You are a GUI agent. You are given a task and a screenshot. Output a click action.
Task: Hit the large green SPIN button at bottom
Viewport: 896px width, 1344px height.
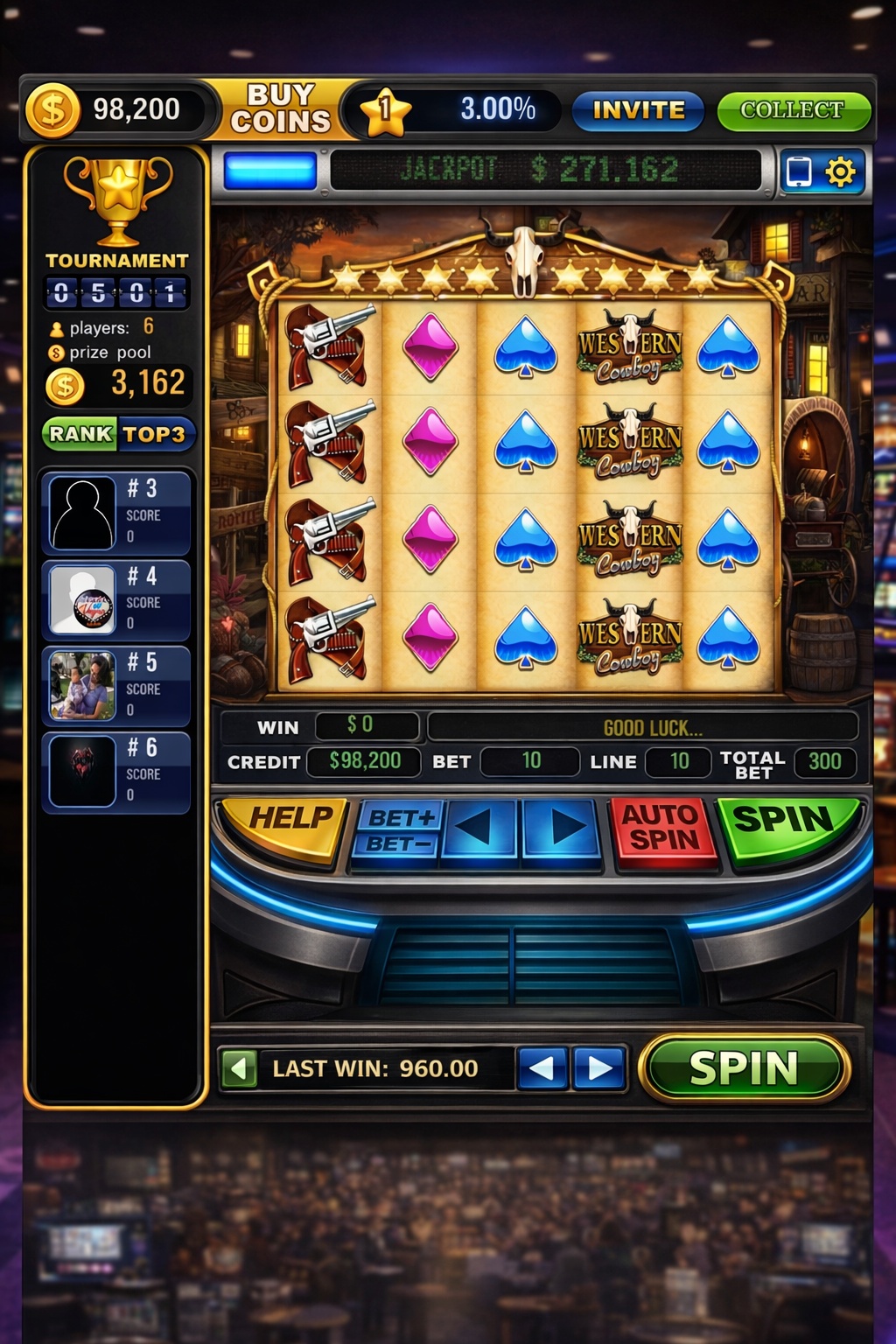(x=745, y=1068)
